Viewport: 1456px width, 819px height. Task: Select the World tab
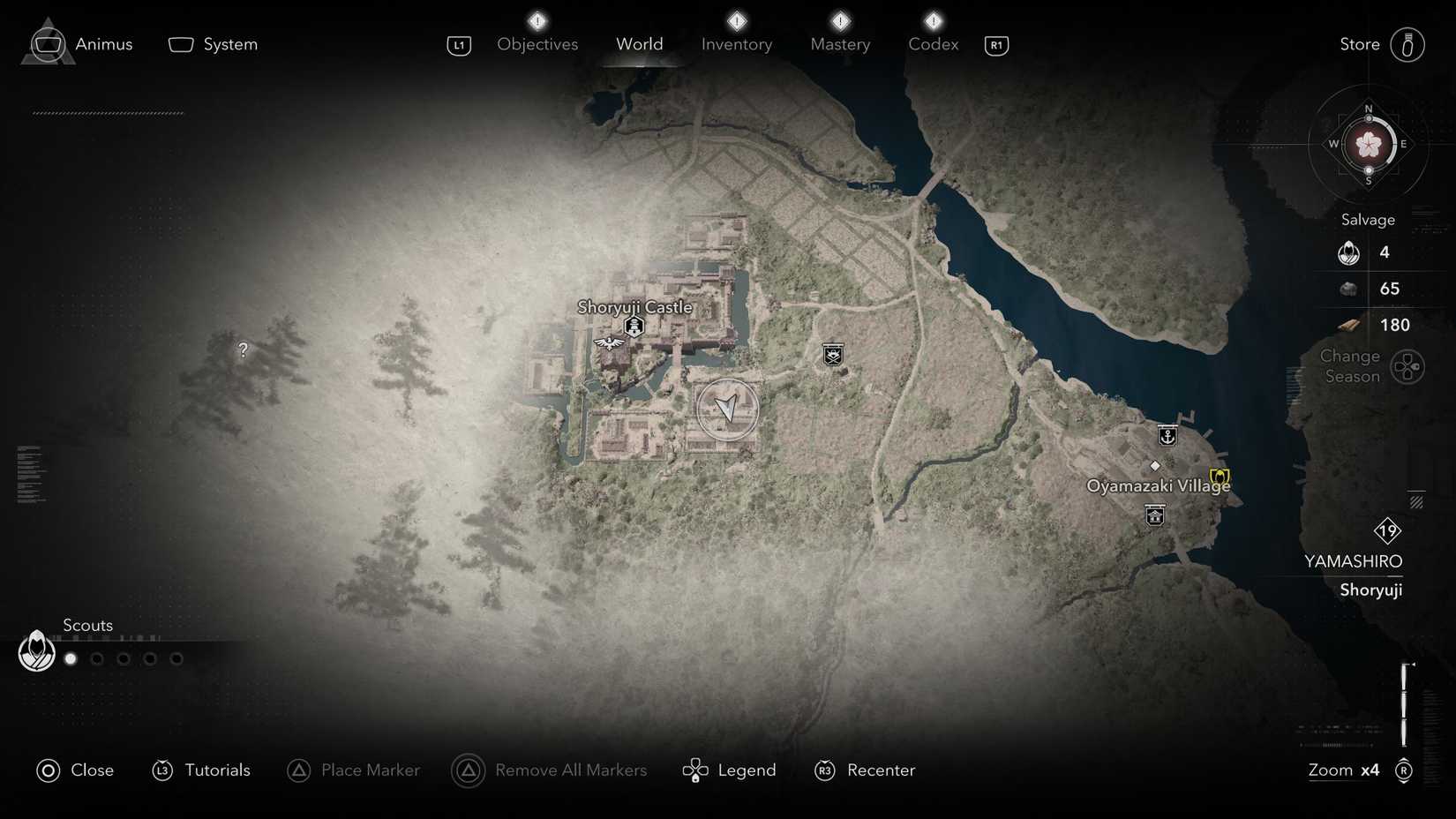(x=640, y=44)
